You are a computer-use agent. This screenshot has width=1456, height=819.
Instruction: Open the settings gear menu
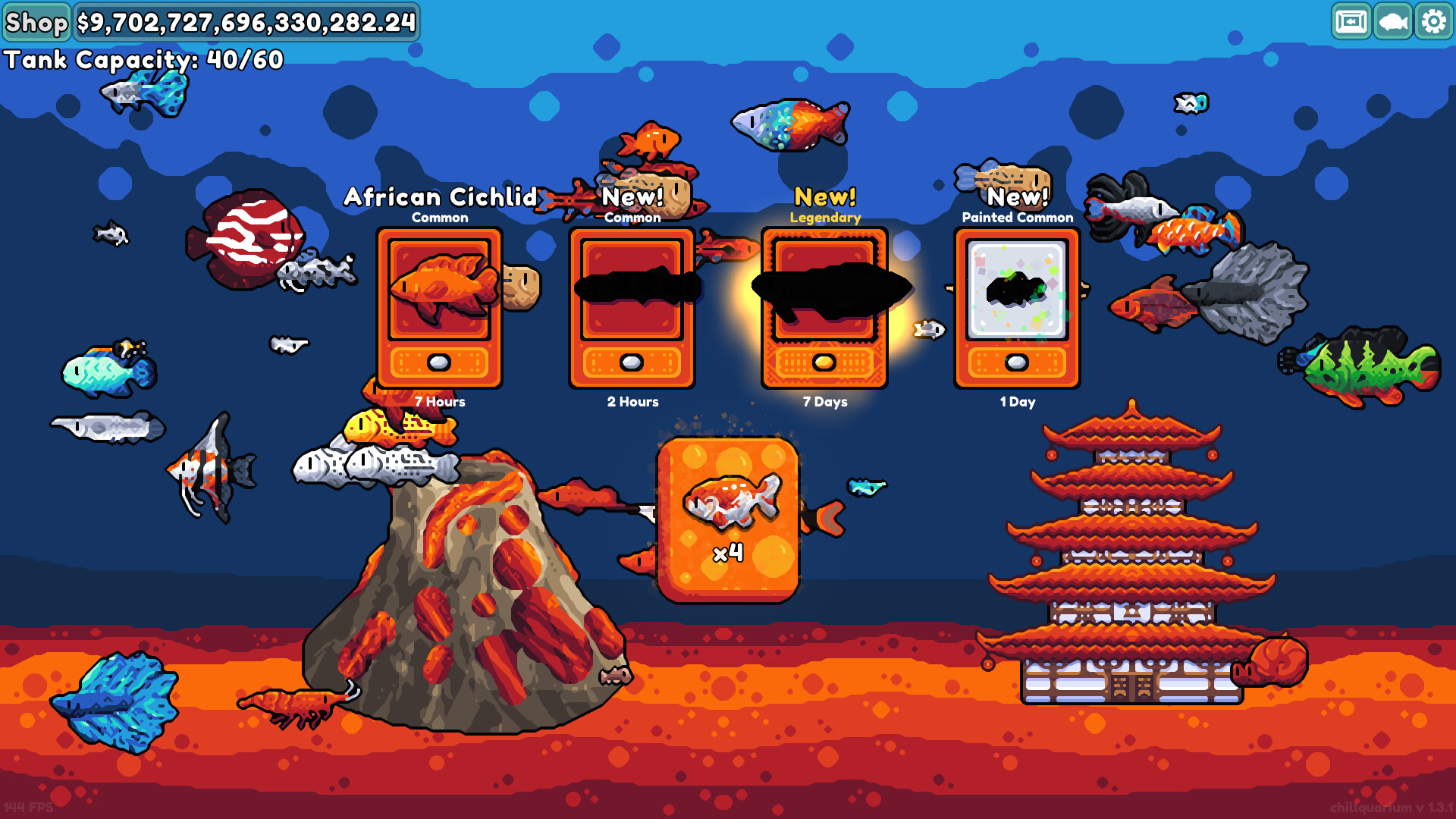tap(1432, 22)
